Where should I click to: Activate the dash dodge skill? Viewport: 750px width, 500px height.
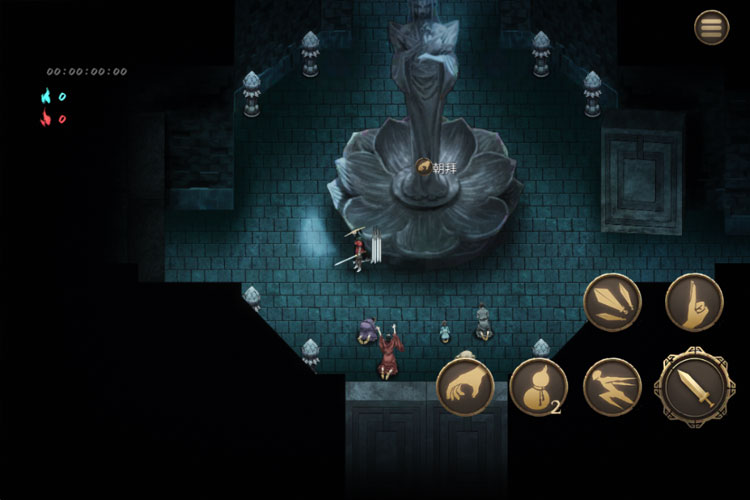tap(612, 386)
